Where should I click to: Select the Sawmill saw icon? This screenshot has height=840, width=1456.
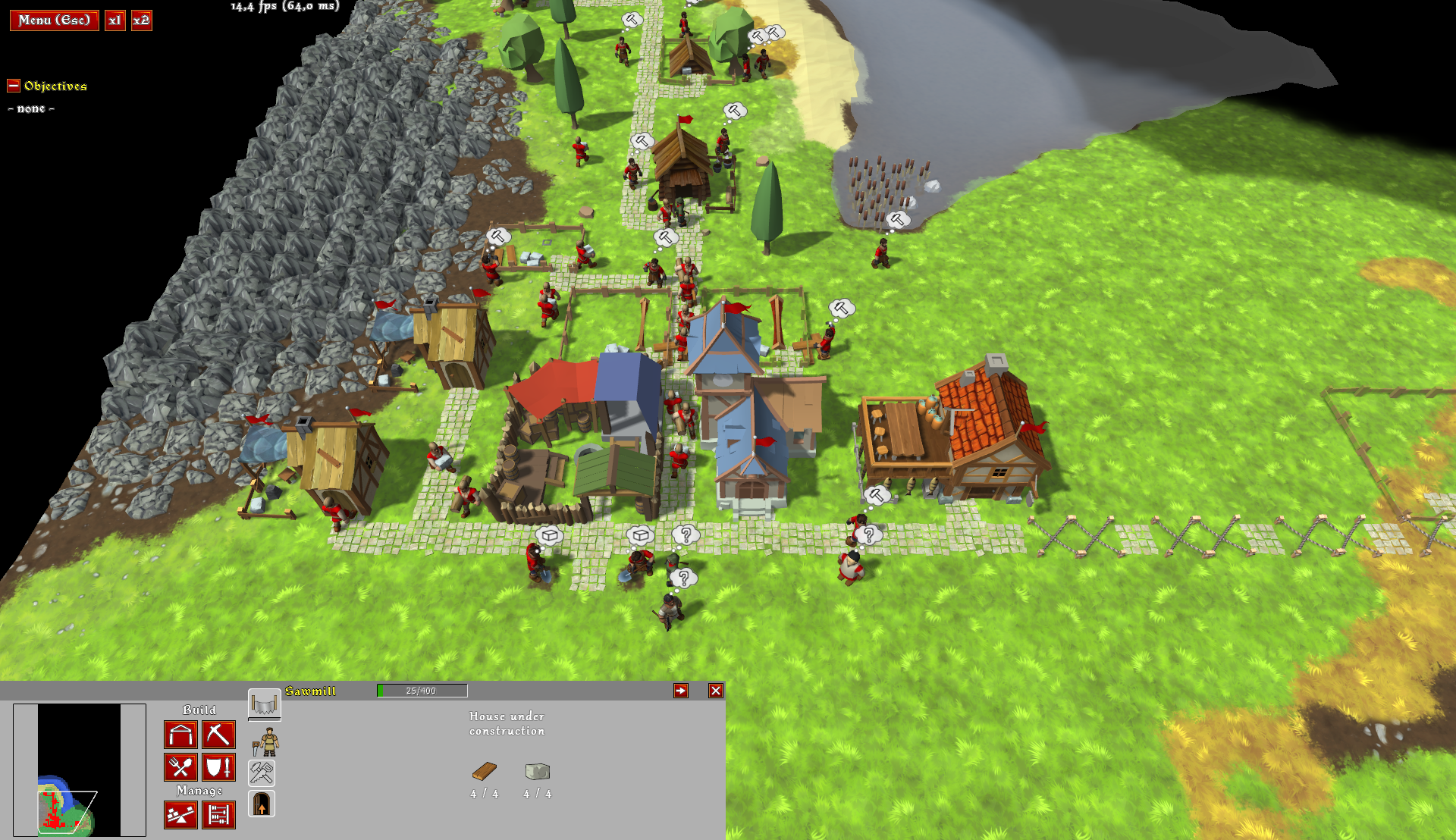tap(264, 704)
